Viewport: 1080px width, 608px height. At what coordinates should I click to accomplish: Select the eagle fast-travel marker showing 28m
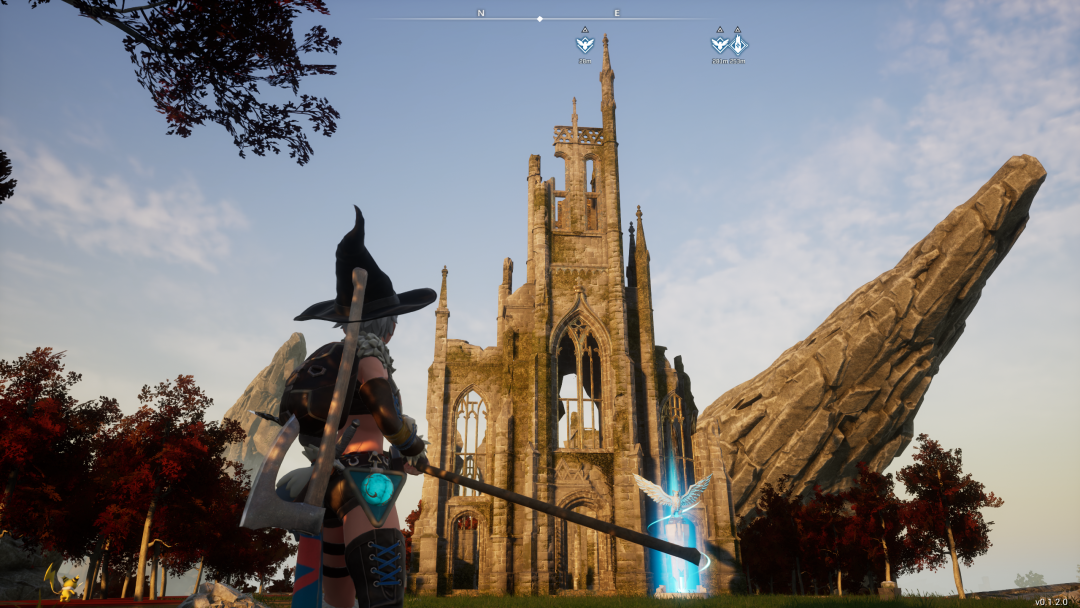(x=585, y=43)
